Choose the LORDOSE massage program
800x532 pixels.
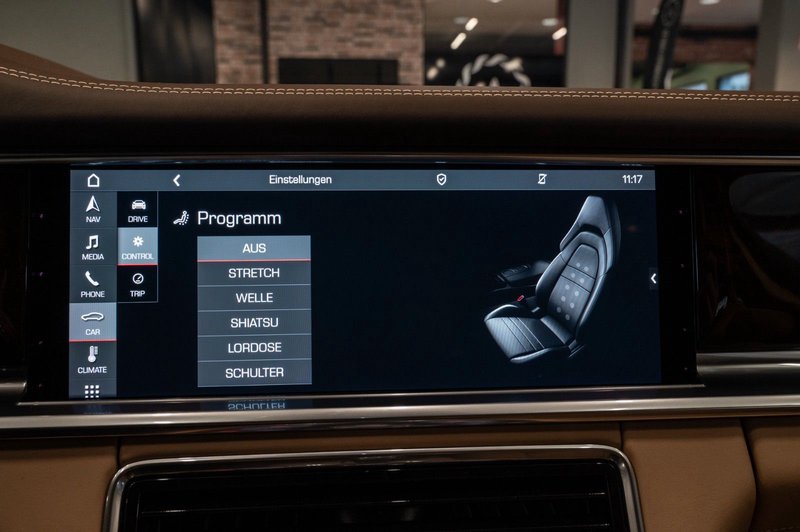coord(254,348)
